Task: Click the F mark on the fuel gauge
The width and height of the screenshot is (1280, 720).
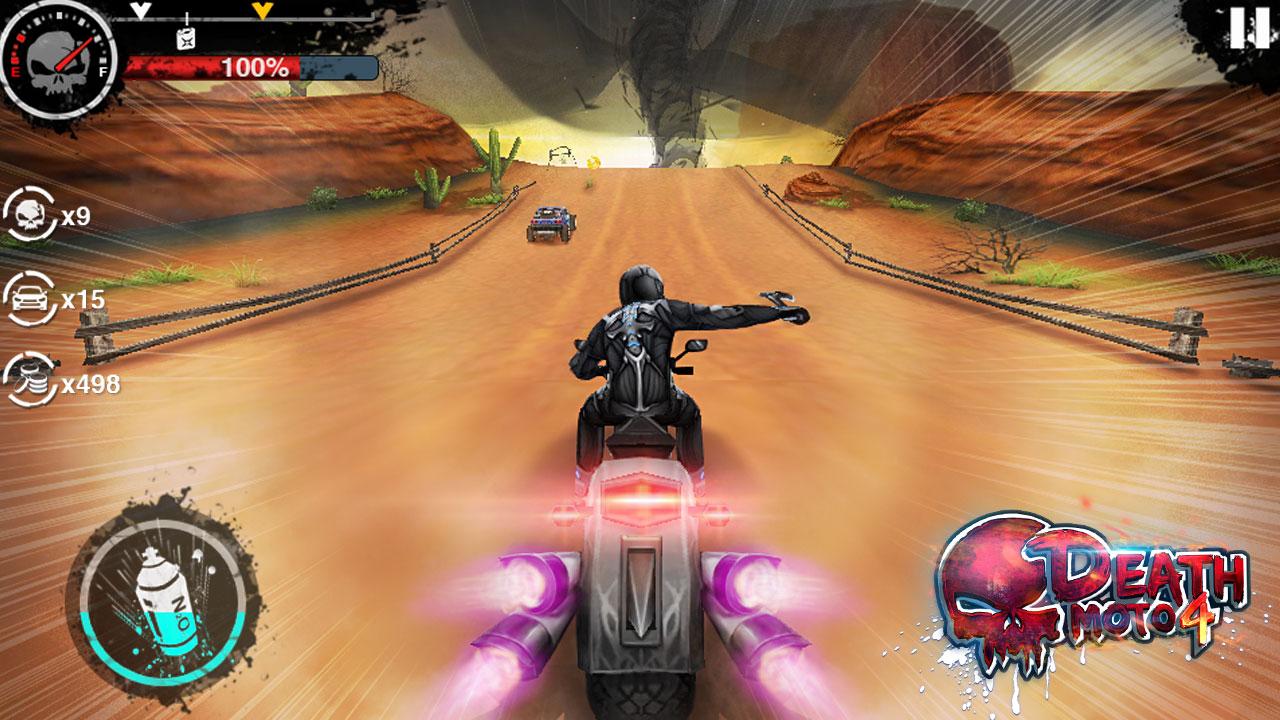Action: click(x=102, y=70)
